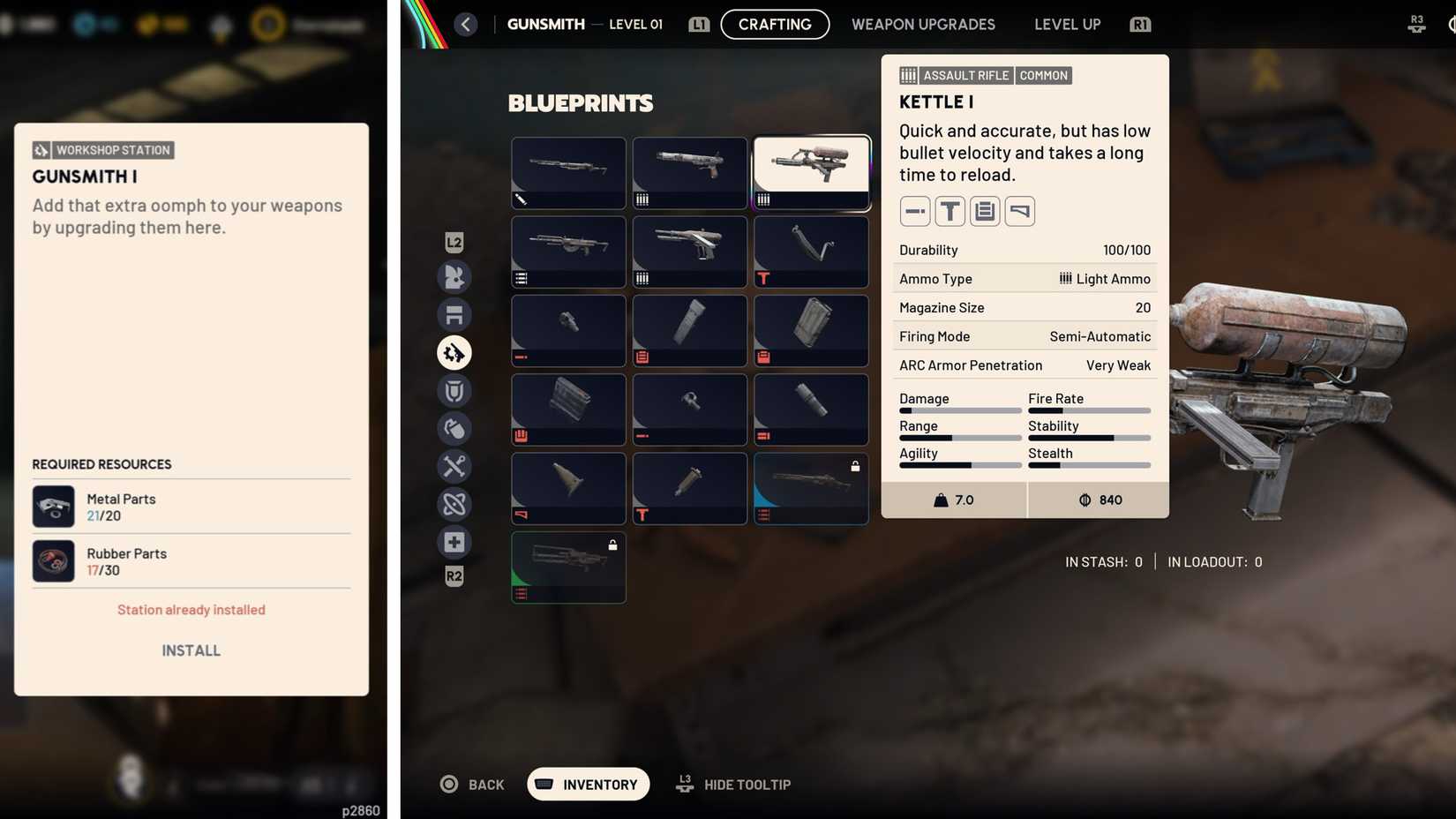Switch to the Weapon Upgrades tab
This screenshot has height=819, width=1456.
click(x=923, y=24)
